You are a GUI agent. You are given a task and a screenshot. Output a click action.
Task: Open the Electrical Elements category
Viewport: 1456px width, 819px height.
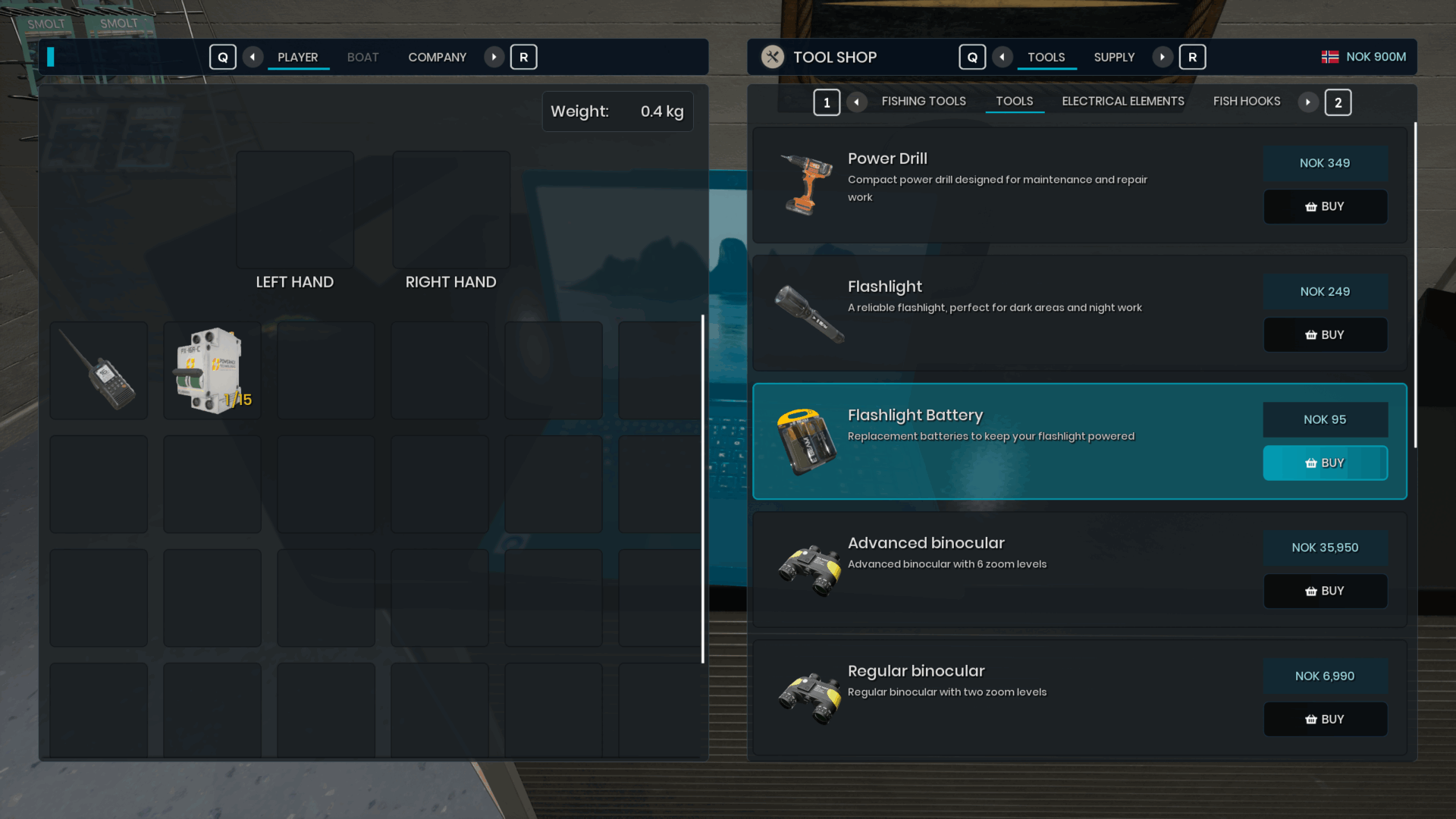(1122, 102)
